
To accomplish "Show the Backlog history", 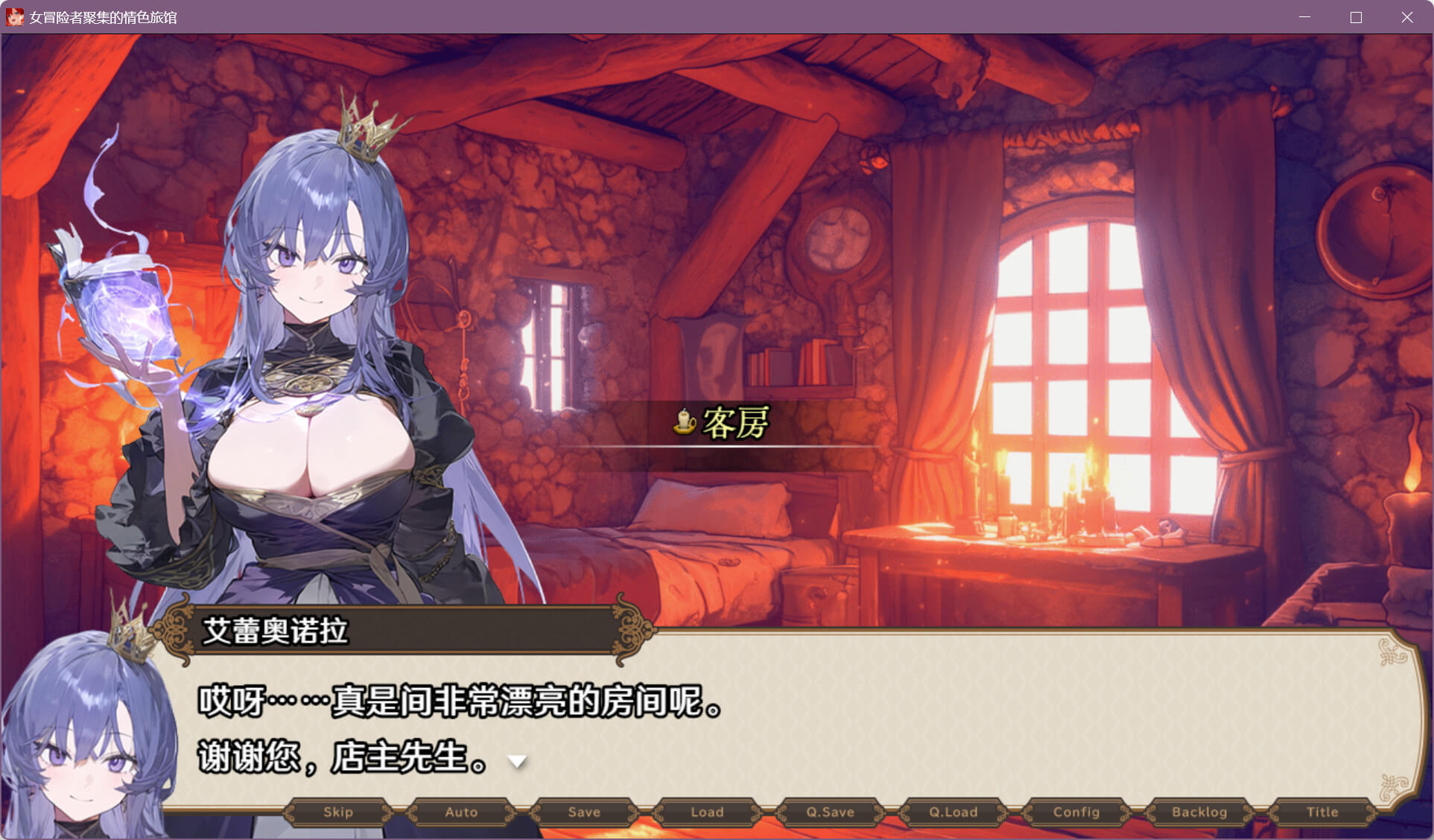I will pyautogui.click(x=1199, y=812).
